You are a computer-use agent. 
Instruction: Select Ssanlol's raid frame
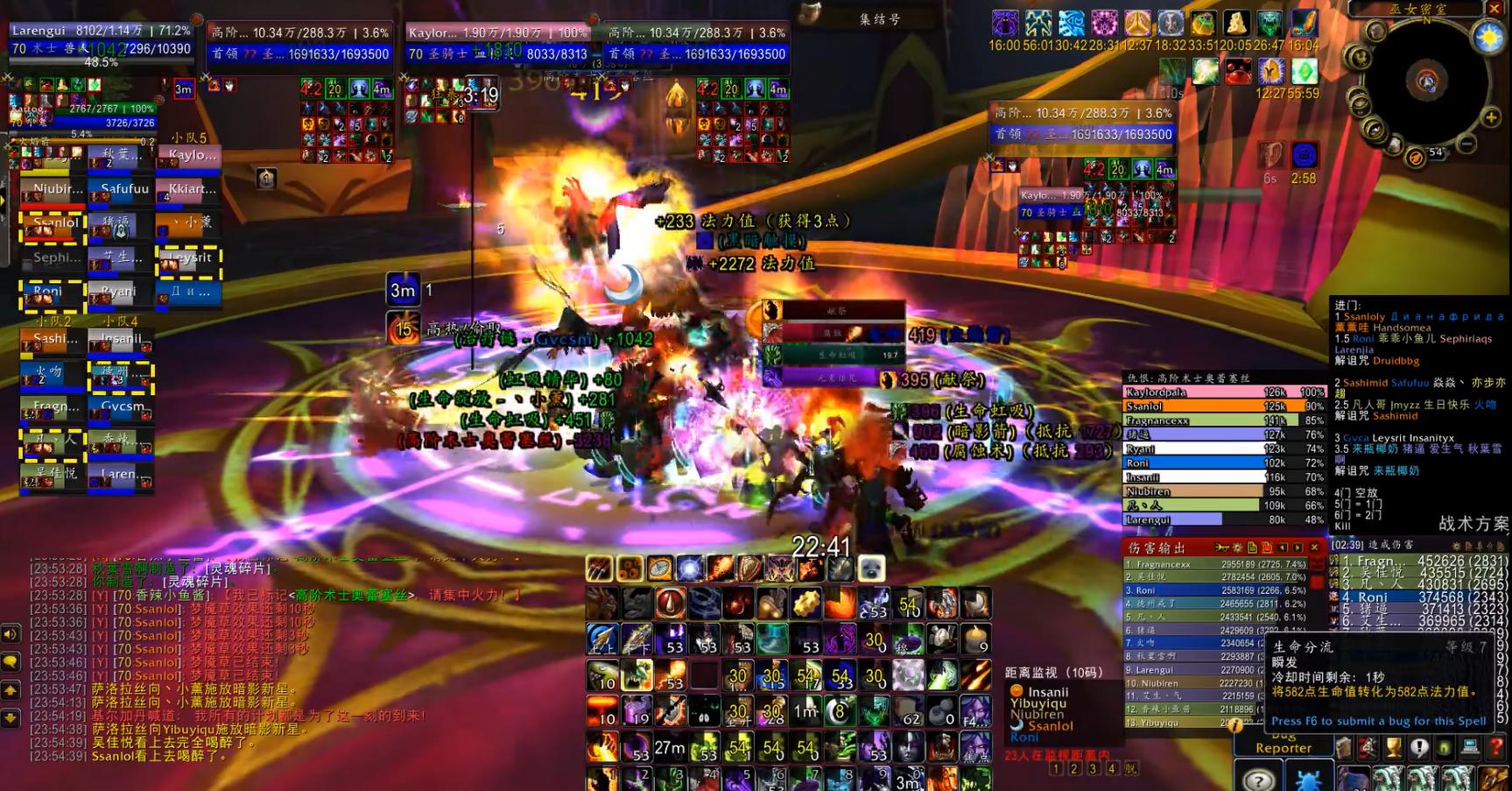point(52,224)
